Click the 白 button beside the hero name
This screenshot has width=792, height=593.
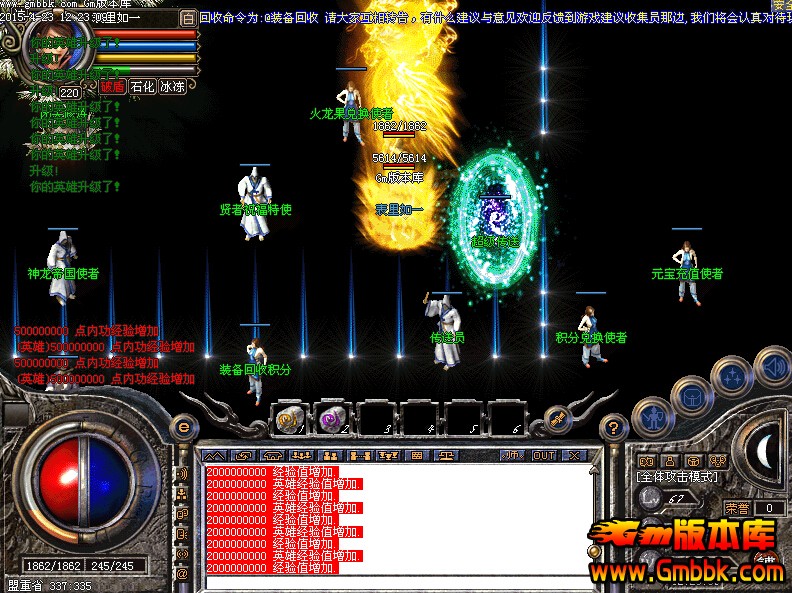(187, 18)
